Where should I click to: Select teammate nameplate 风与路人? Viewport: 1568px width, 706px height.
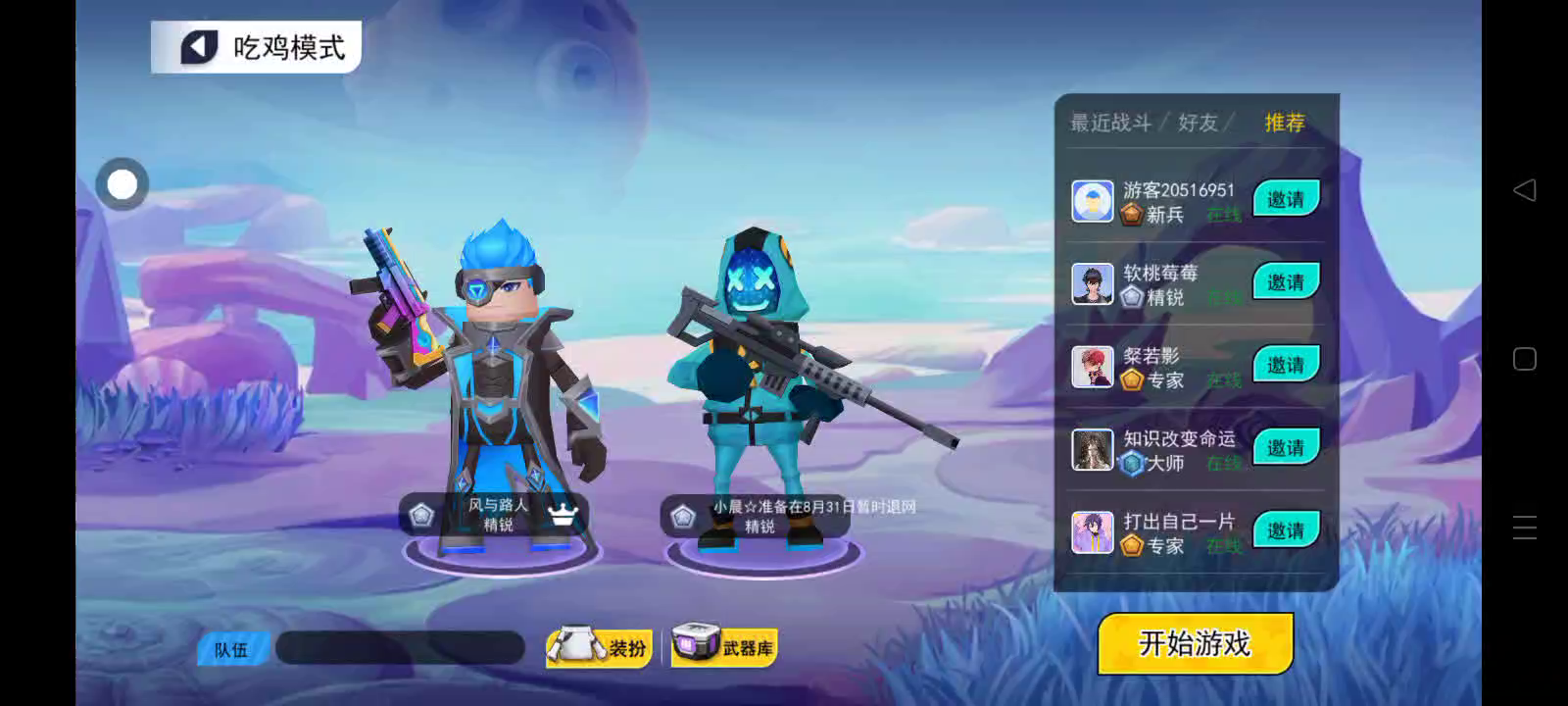[x=496, y=515]
